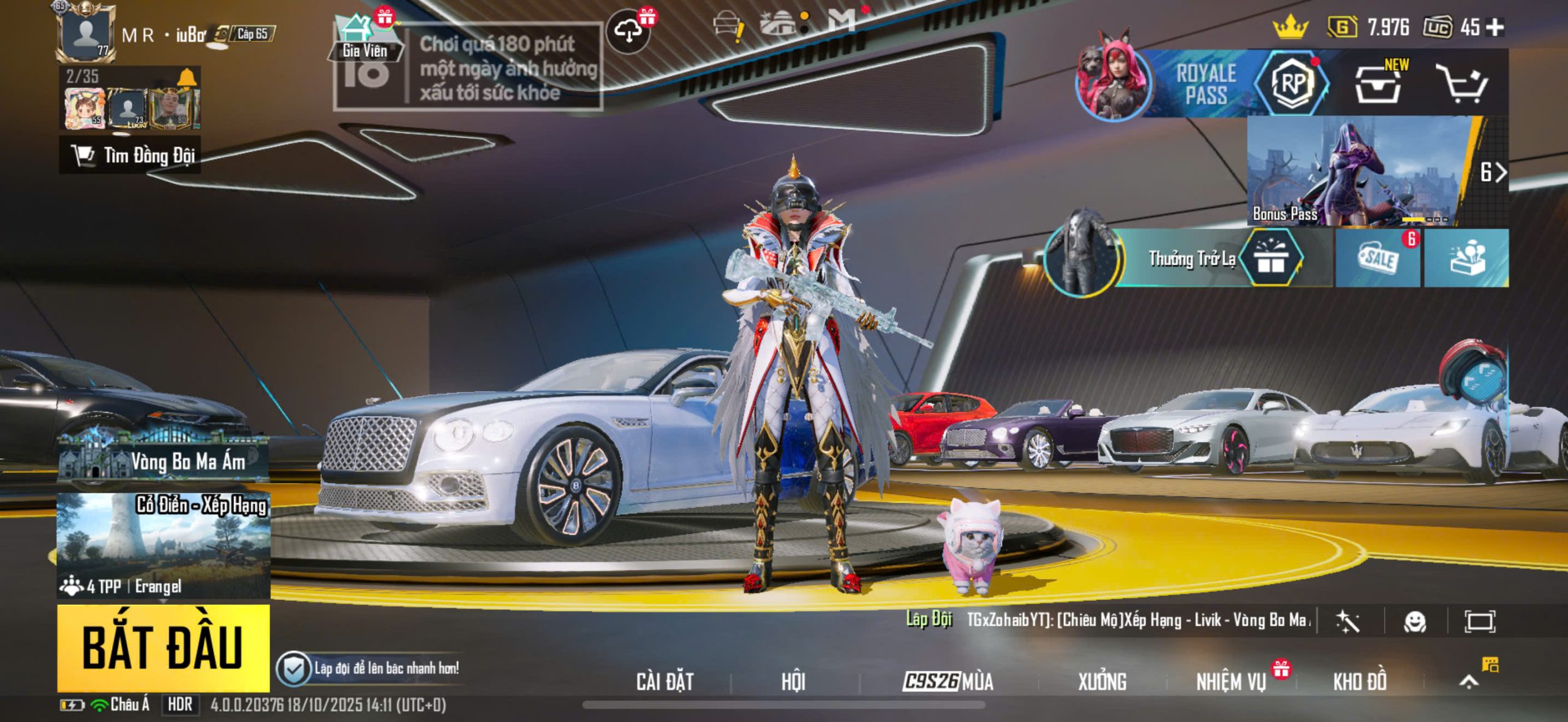Open the HỘI clan menu
1568x722 pixels.
(793, 682)
